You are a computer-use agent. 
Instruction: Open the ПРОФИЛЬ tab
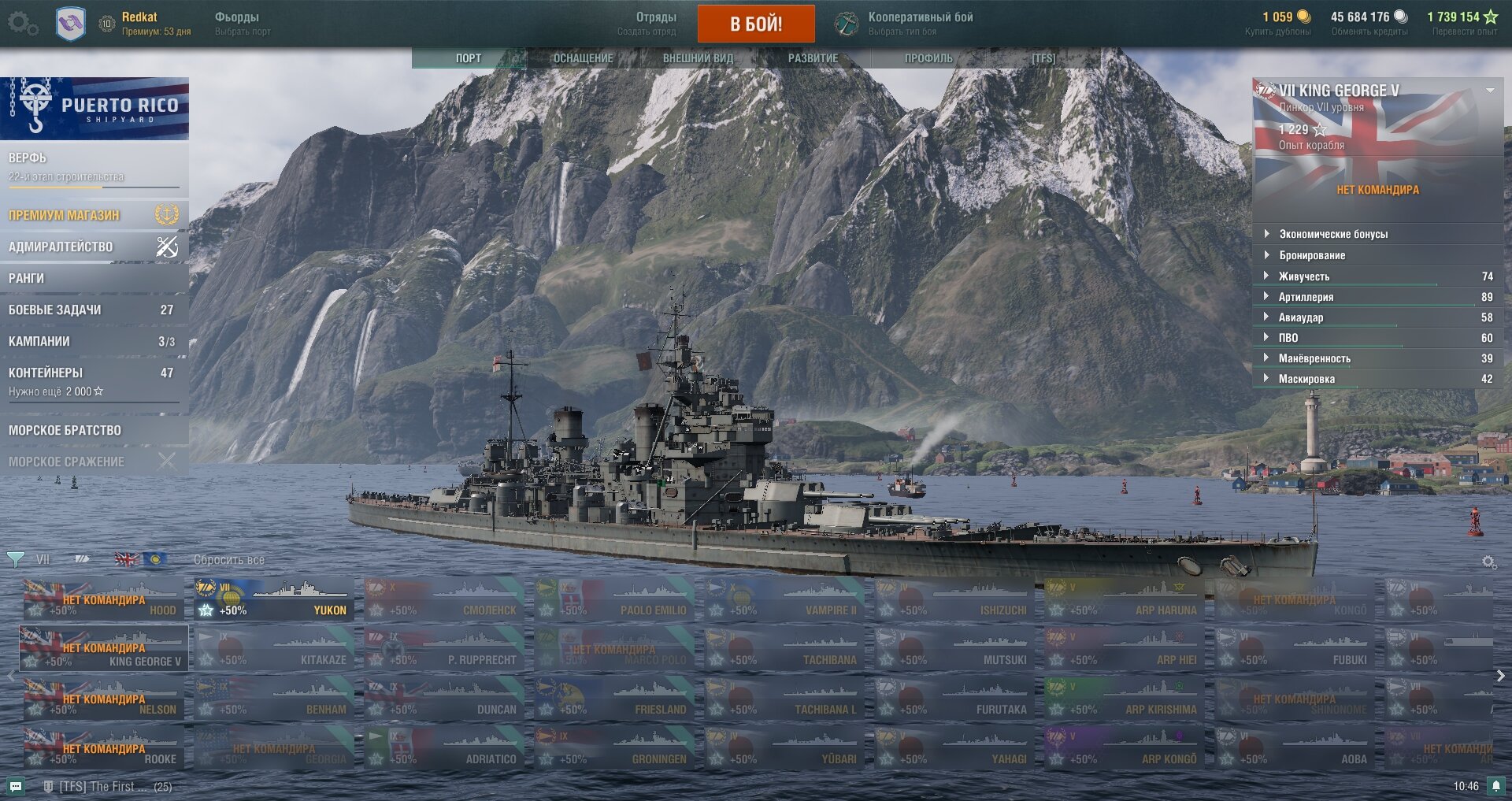tap(928, 58)
